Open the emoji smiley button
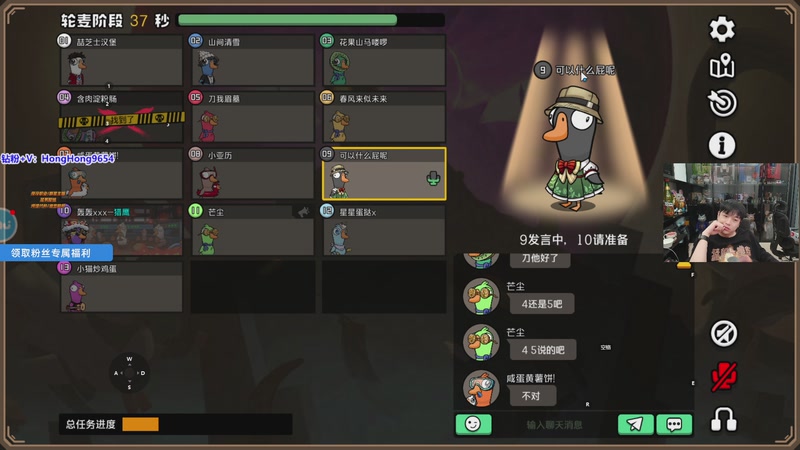The image size is (800, 450). 473,424
